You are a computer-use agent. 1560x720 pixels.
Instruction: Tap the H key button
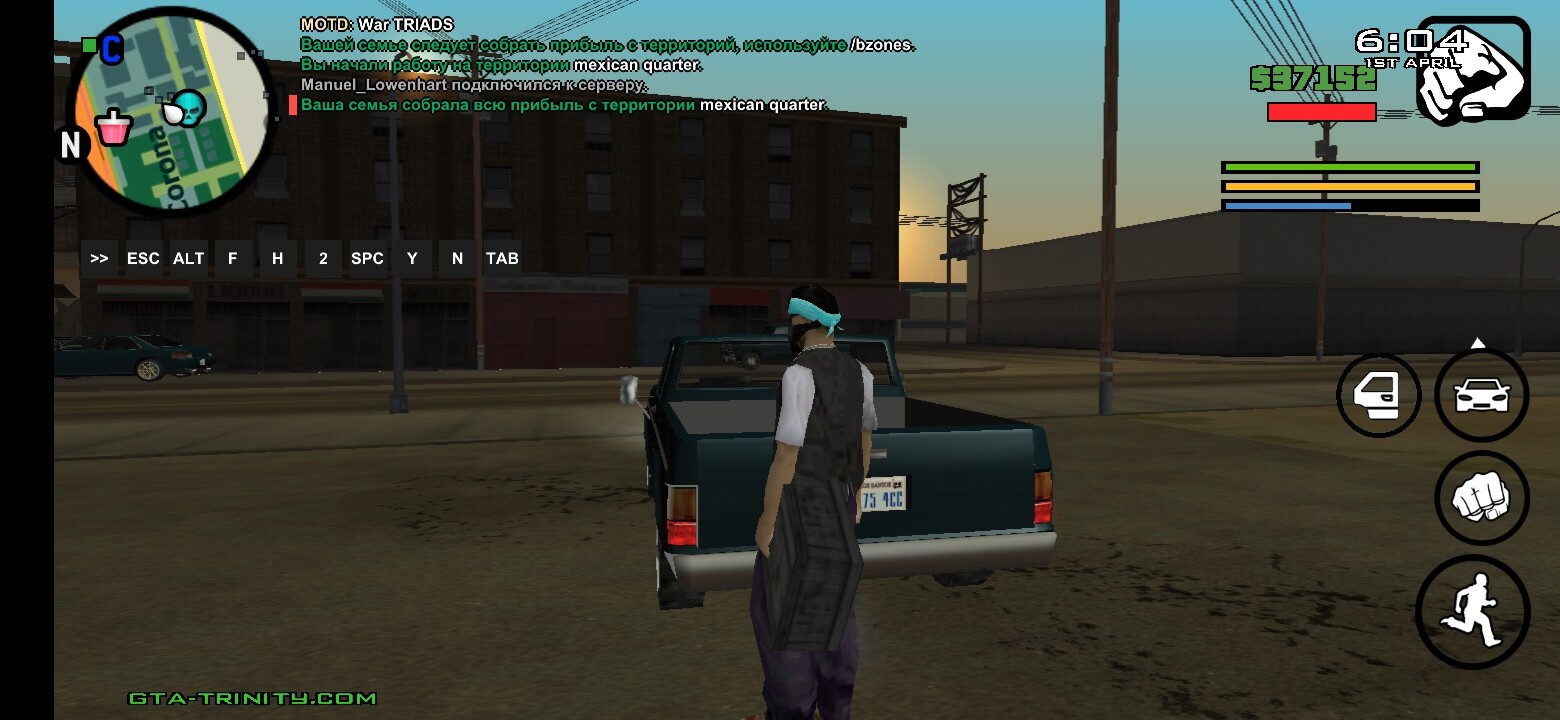277,258
